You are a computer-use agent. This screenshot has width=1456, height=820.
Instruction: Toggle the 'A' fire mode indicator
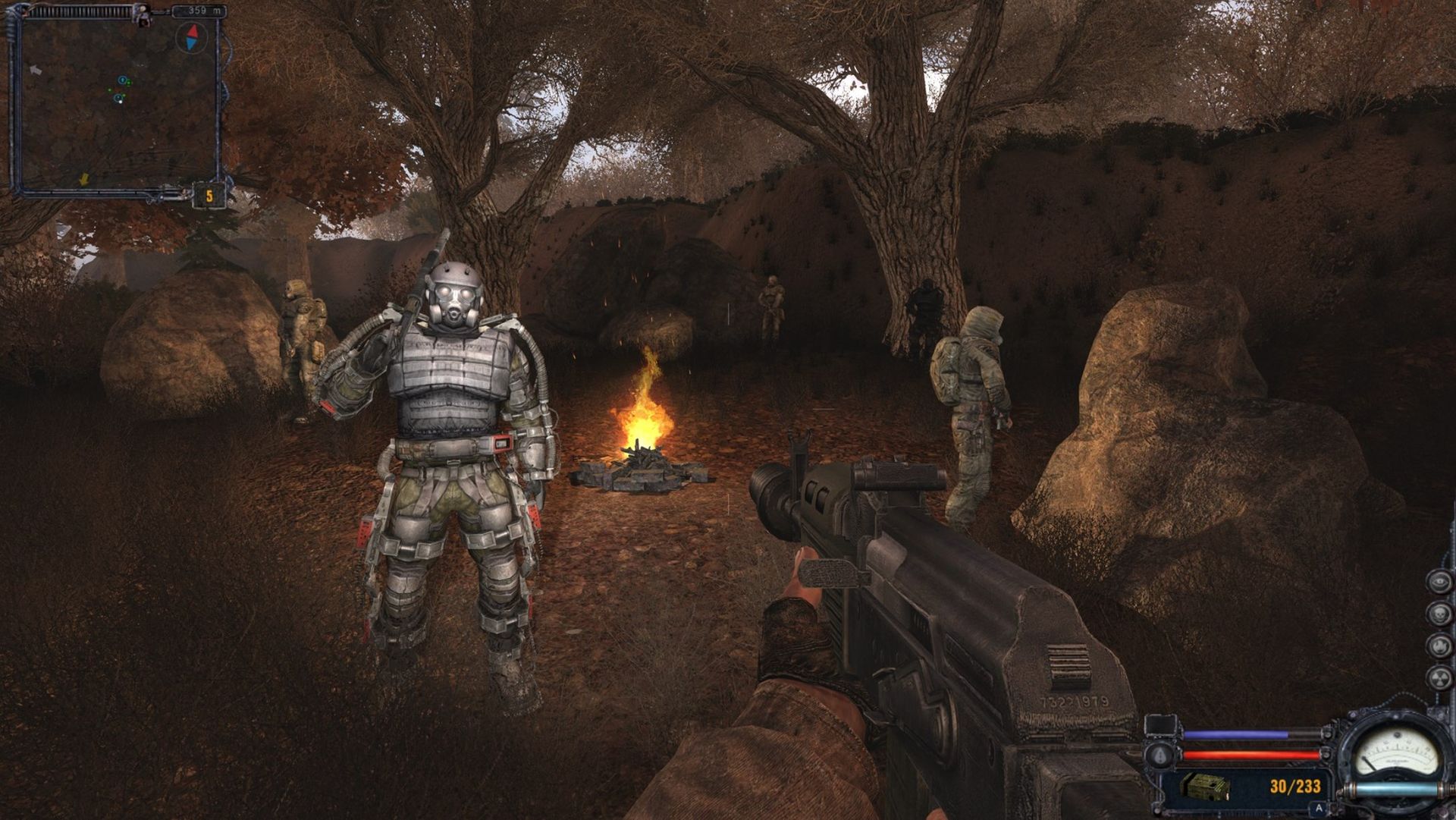(1318, 809)
